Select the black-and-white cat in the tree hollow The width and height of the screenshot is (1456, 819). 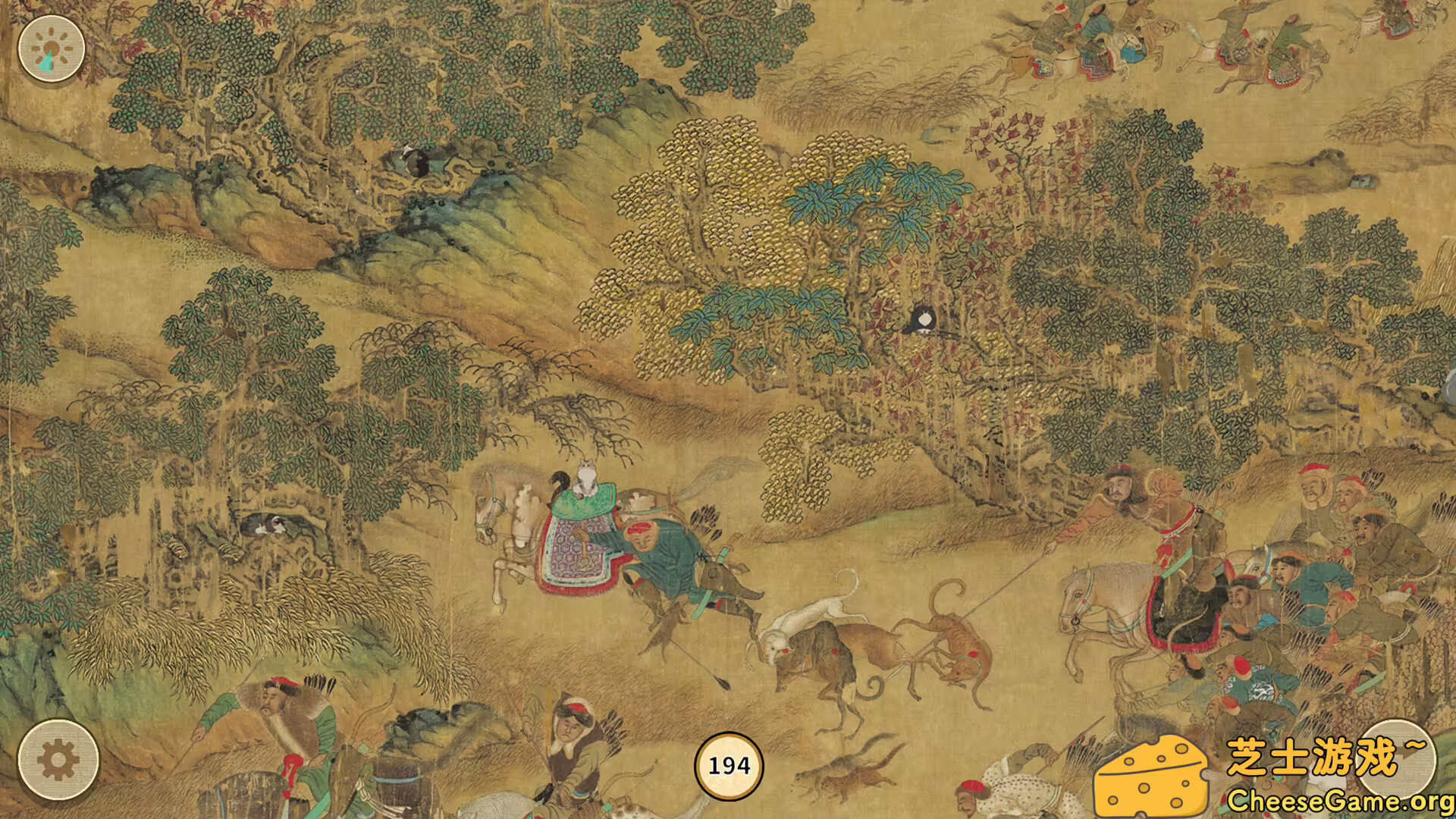point(273,526)
